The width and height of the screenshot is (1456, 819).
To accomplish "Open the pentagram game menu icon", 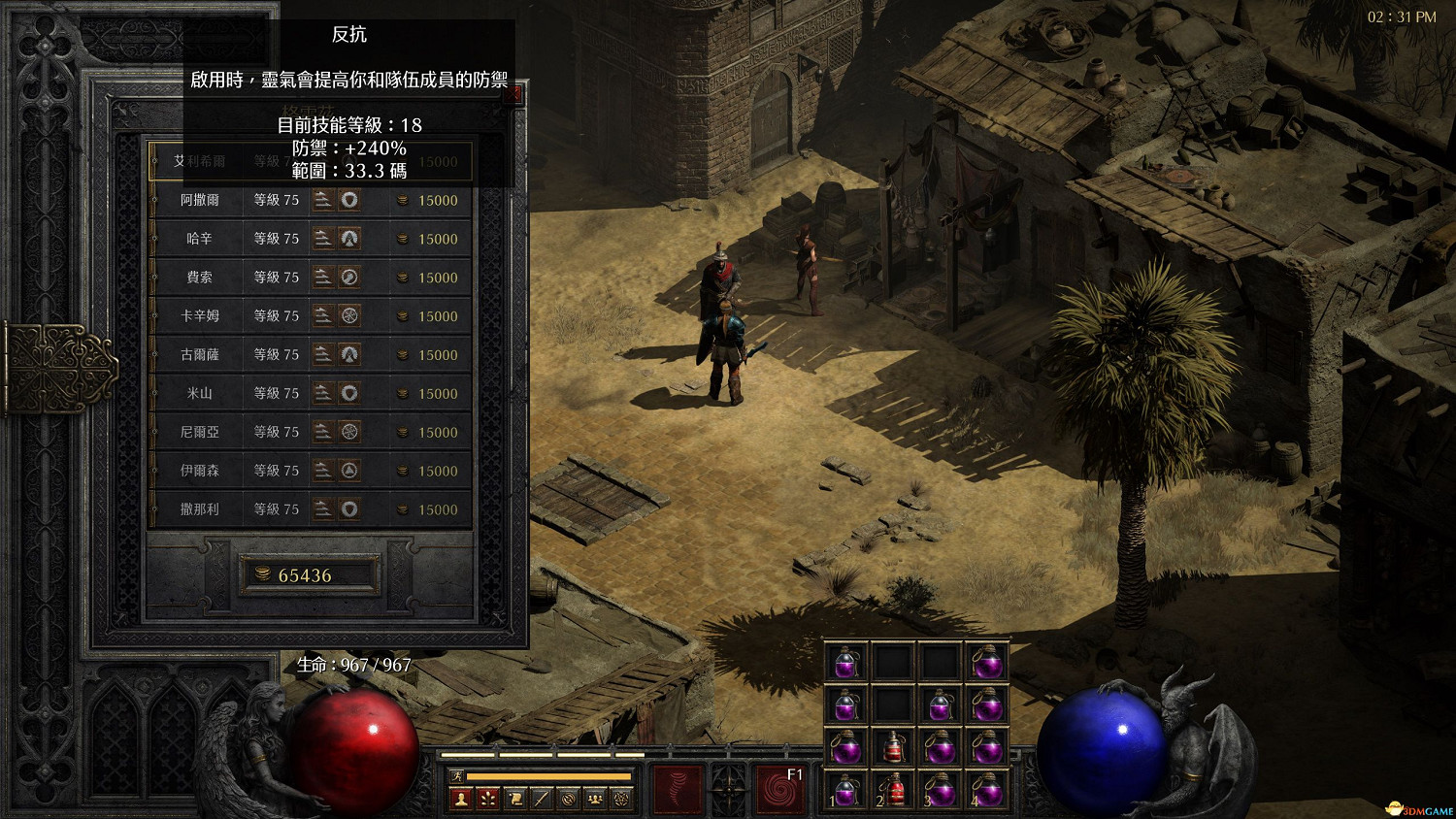I will [x=622, y=799].
